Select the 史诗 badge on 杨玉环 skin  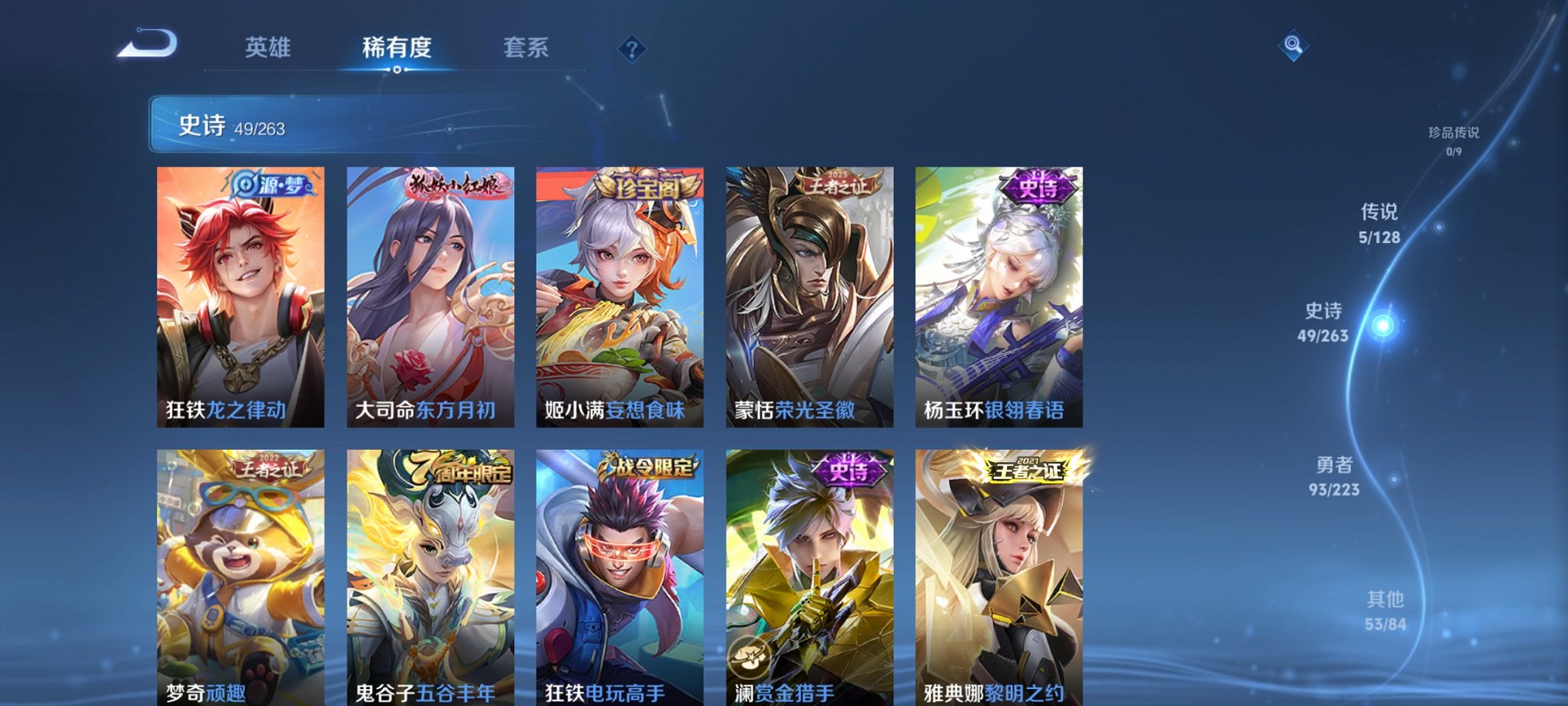(x=1037, y=186)
